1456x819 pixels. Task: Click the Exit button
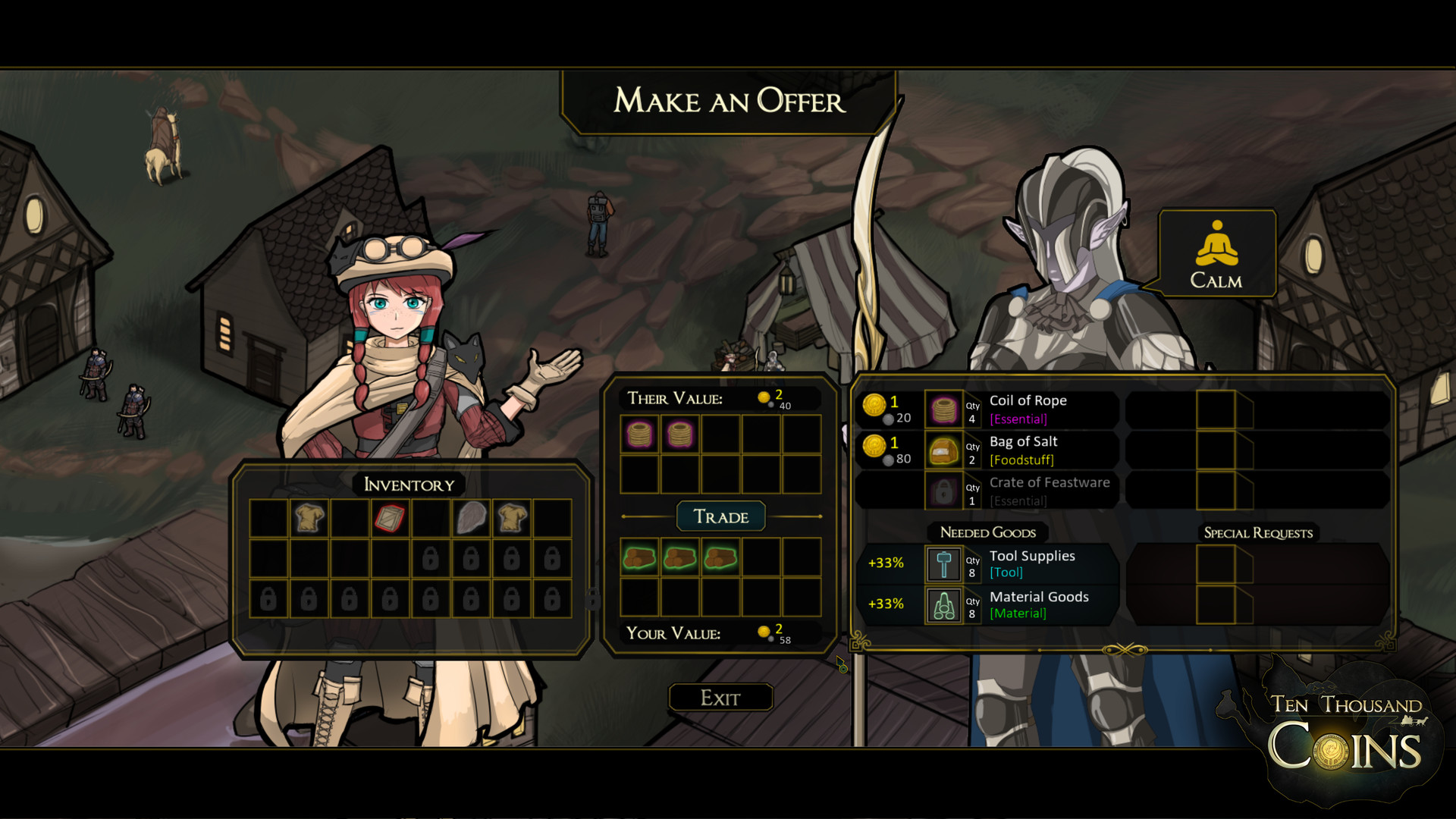[720, 697]
